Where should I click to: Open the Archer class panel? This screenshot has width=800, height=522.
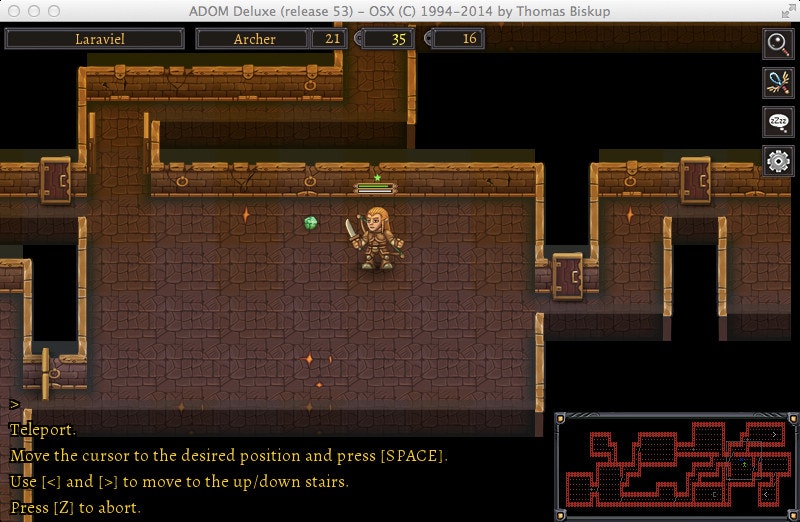[255, 39]
